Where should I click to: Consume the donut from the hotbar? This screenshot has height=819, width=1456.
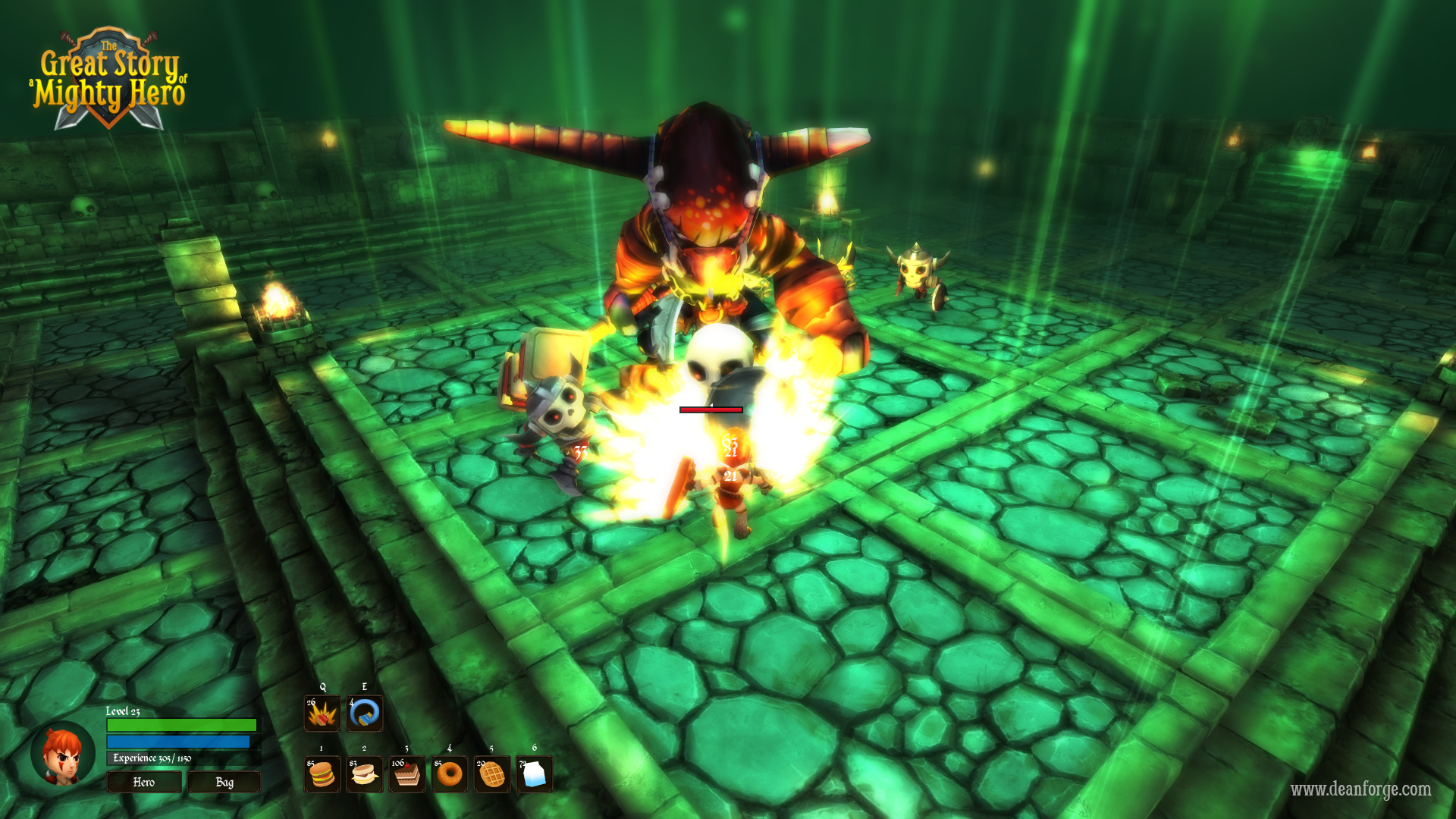pyautogui.click(x=450, y=774)
